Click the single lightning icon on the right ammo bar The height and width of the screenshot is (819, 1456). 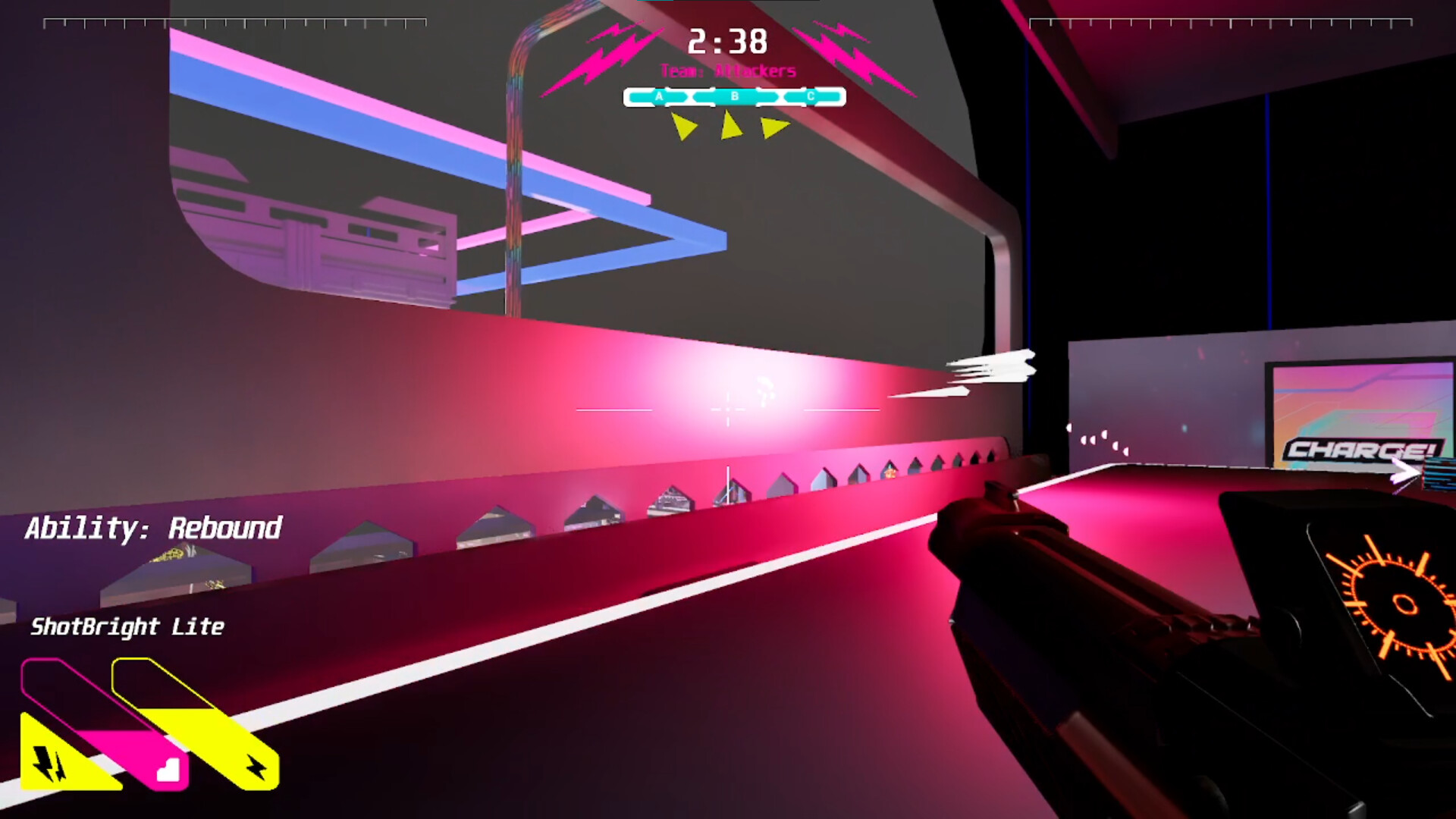pos(256,768)
